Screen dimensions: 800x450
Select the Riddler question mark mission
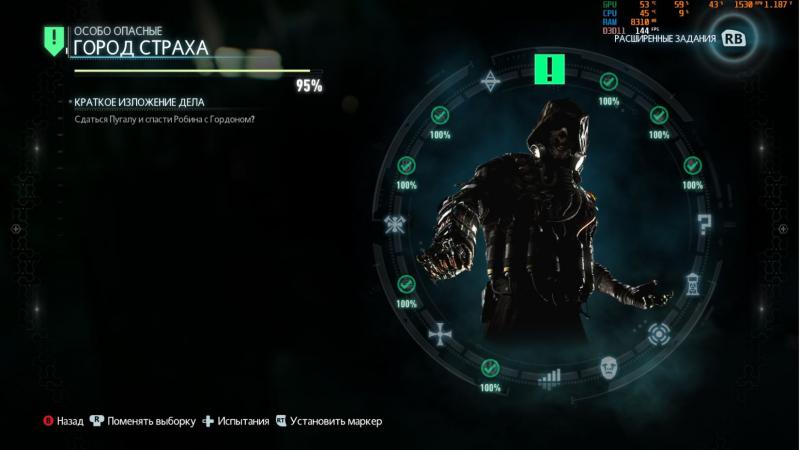coord(704,224)
